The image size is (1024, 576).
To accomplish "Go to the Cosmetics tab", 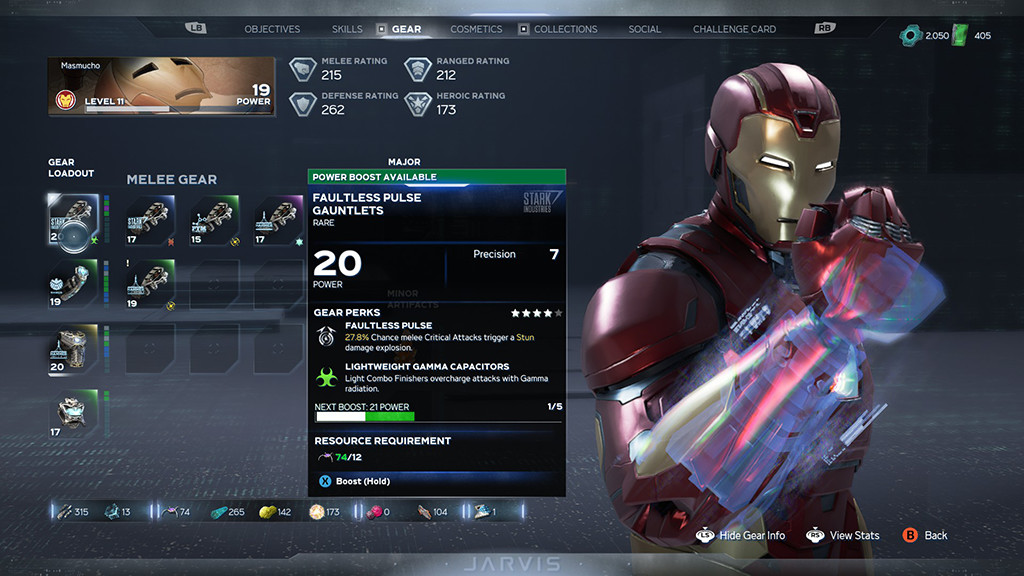I will [476, 29].
